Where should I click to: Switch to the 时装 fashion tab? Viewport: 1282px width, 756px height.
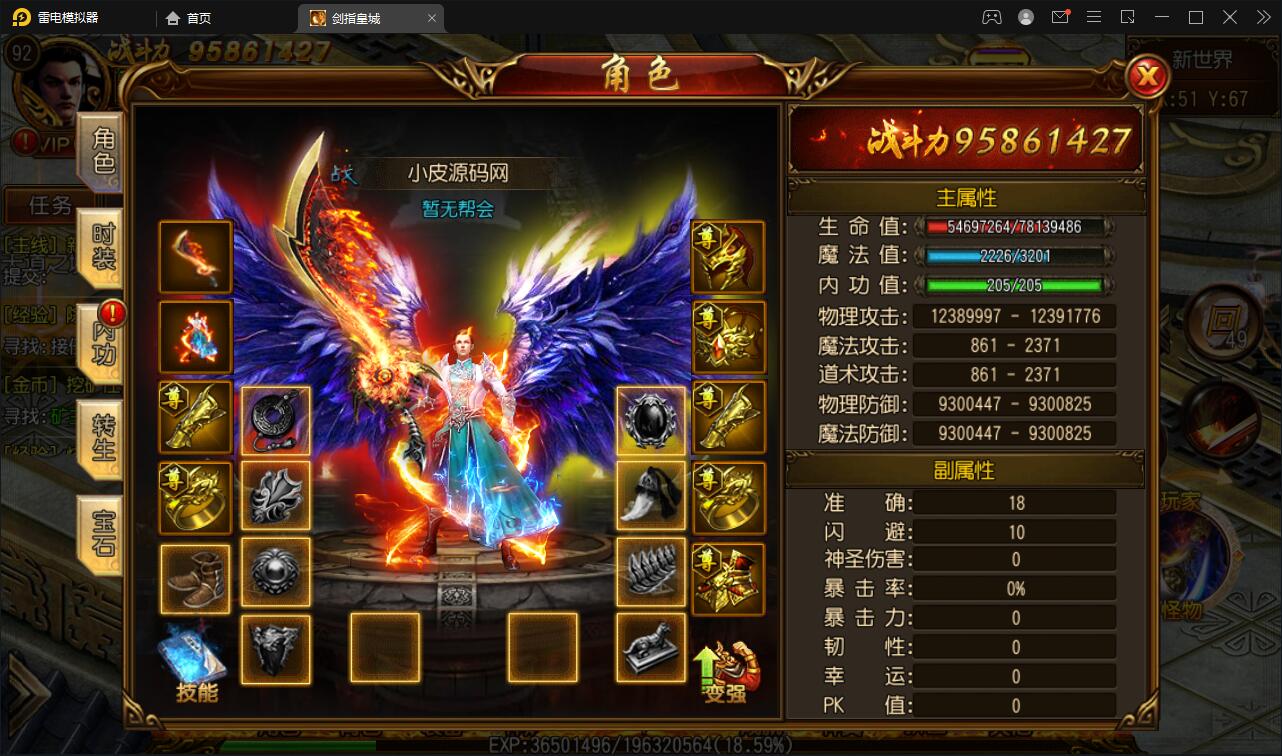(103, 243)
